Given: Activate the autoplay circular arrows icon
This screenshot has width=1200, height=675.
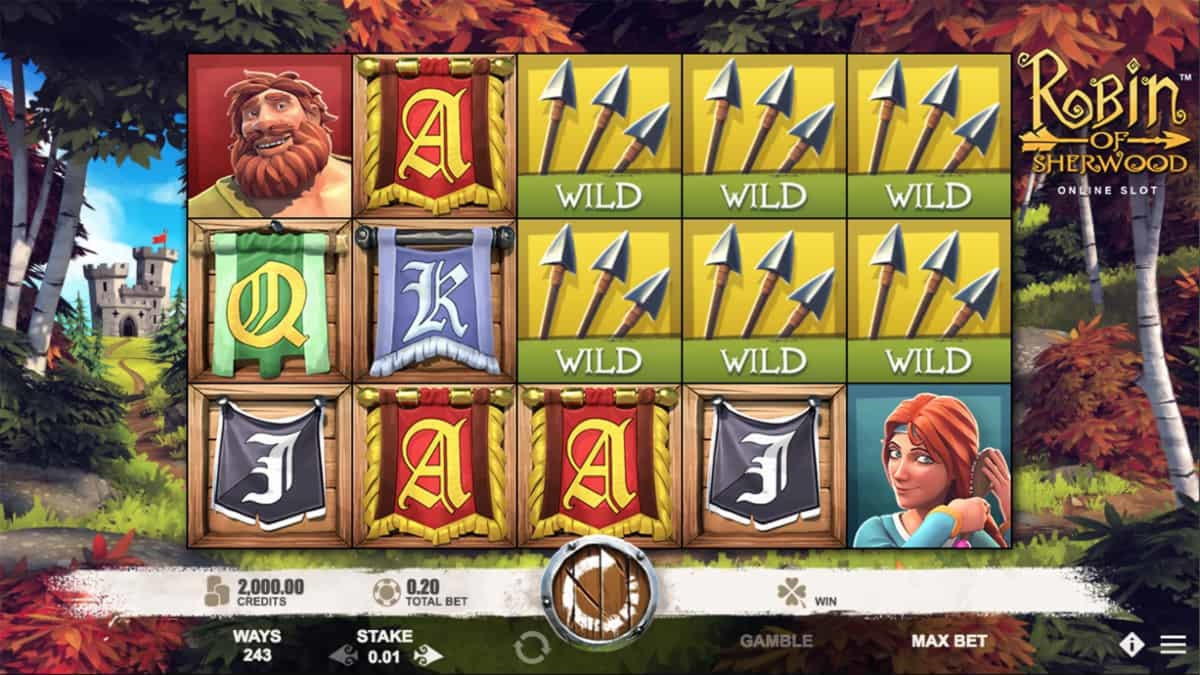Looking at the screenshot, I should tap(531, 647).
